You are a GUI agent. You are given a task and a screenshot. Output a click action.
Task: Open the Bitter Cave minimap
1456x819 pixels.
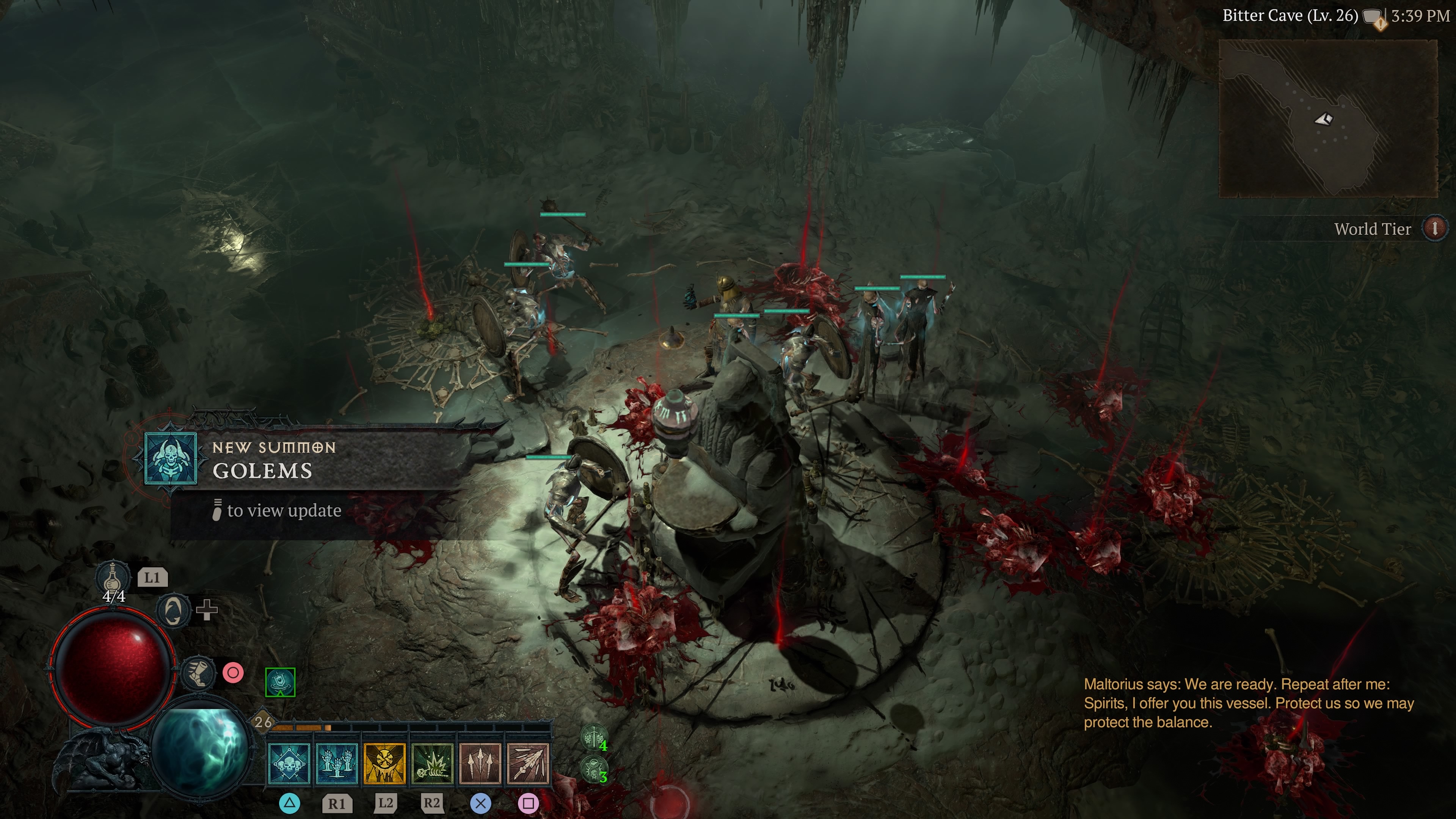pos(1327,119)
